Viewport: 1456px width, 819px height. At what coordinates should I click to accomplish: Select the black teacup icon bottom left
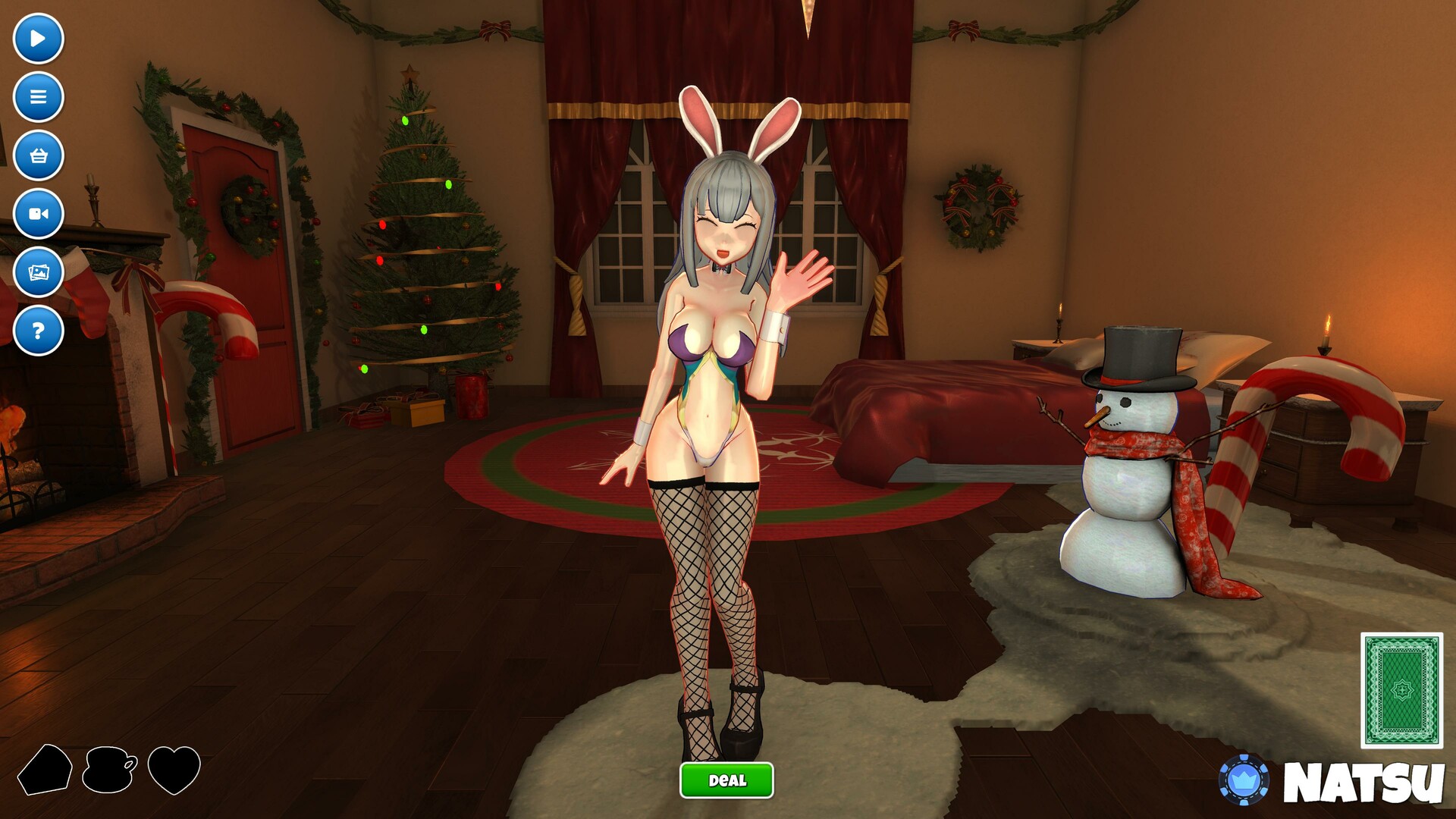(x=108, y=768)
